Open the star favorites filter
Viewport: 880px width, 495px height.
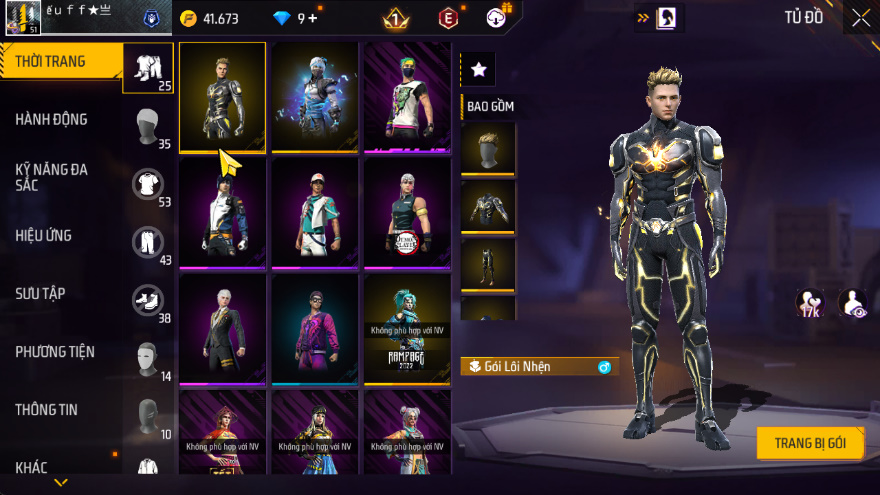click(478, 69)
